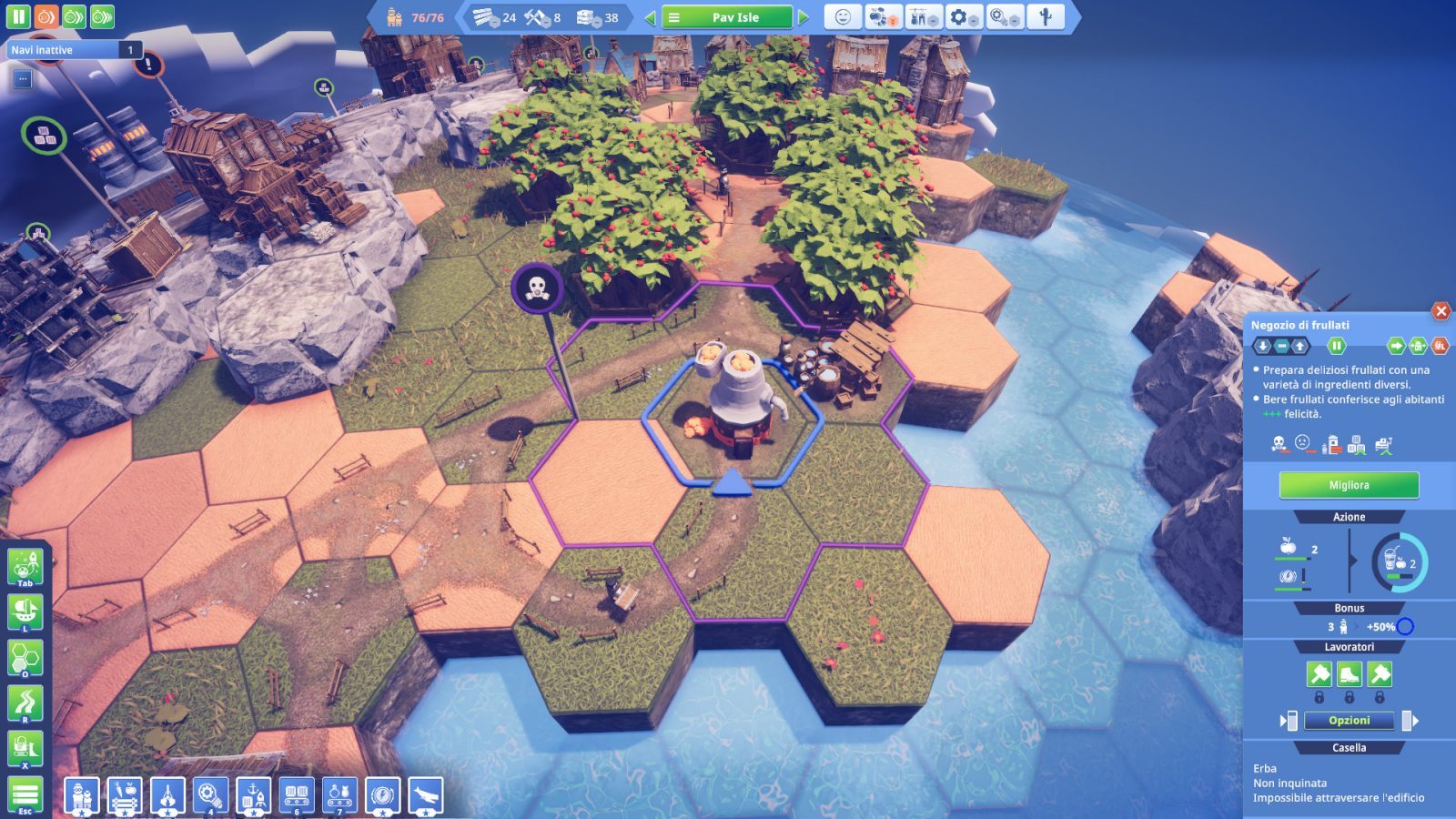Screen dimensions: 1456x819
Task: Click the green Migliora upgrade button
Action: 1349,485
